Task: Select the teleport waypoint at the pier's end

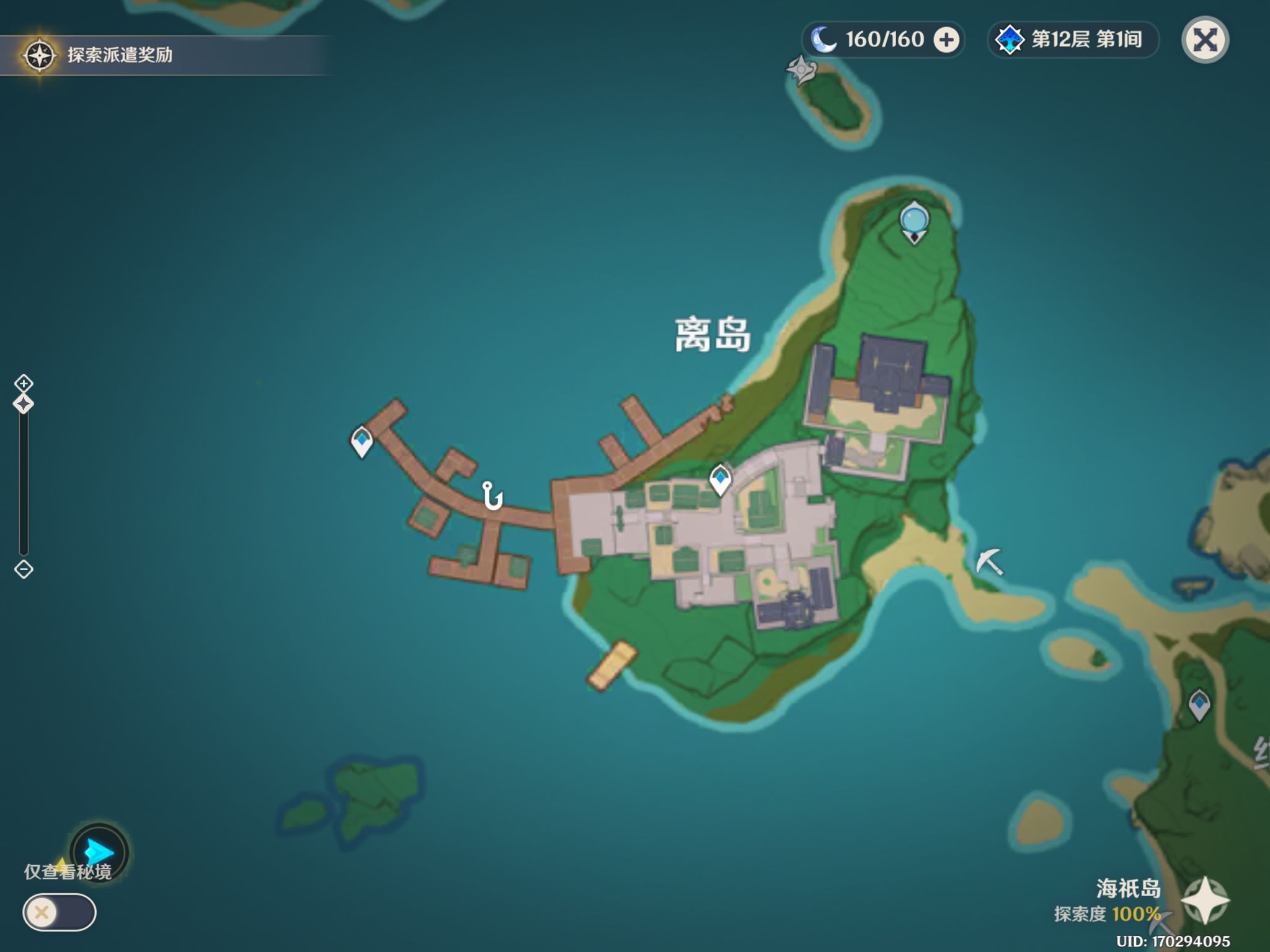Action: (x=362, y=441)
